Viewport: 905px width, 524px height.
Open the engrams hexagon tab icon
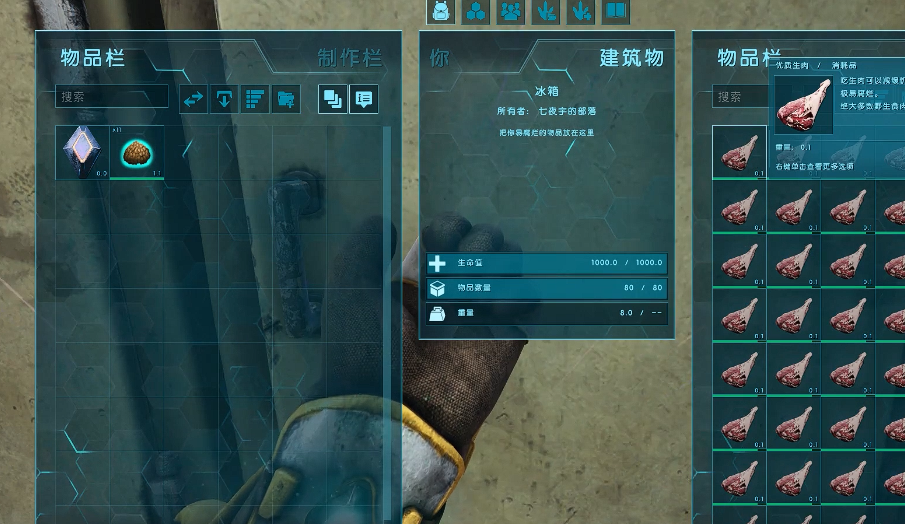pos(476,11)
